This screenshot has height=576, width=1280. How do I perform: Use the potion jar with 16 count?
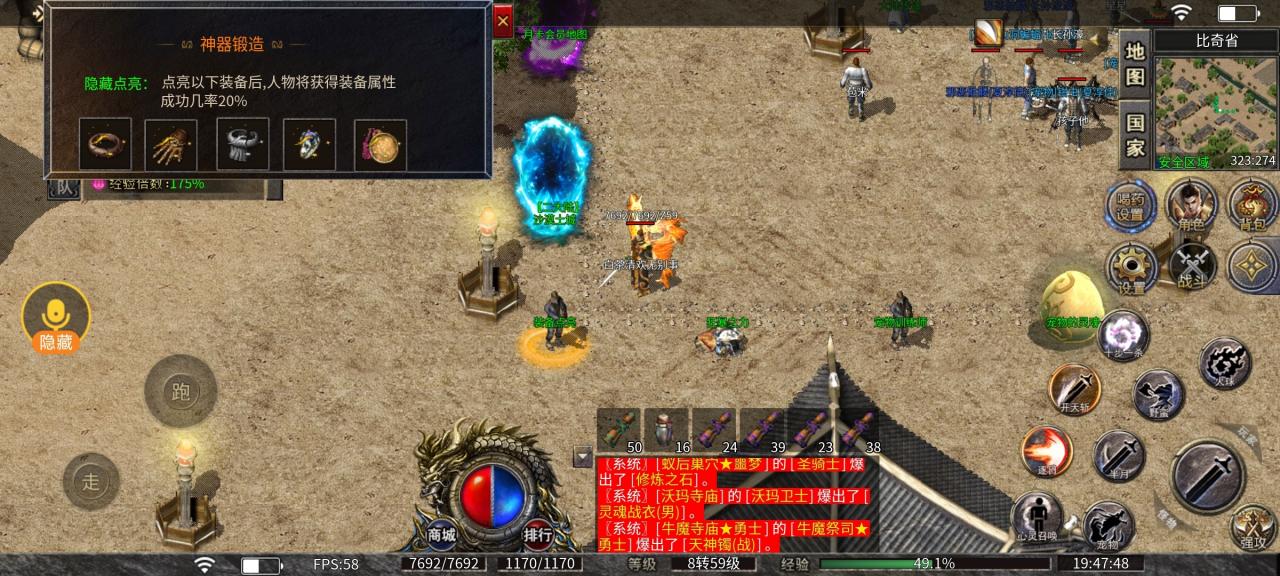pyautogui.click(x=666, y=429)
